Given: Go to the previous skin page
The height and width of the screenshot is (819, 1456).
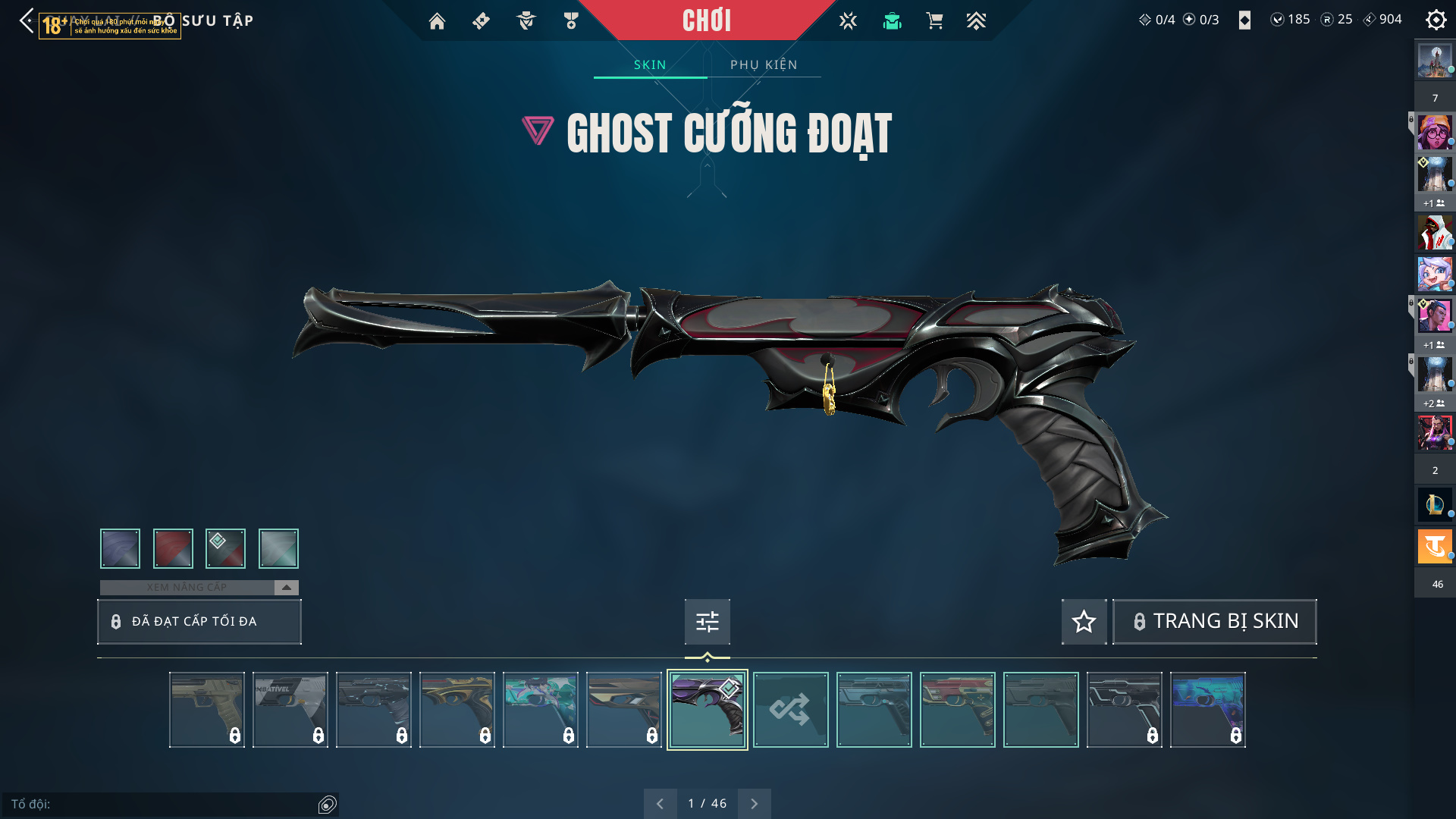Looking at the screenshot, I should point(660,804).
